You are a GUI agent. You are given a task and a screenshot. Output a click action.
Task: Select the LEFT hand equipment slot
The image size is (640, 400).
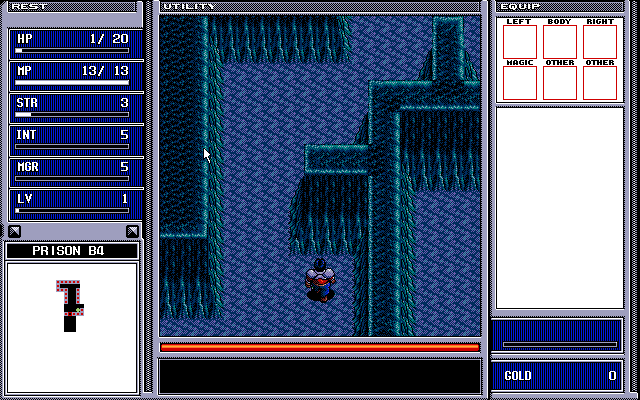519,41
